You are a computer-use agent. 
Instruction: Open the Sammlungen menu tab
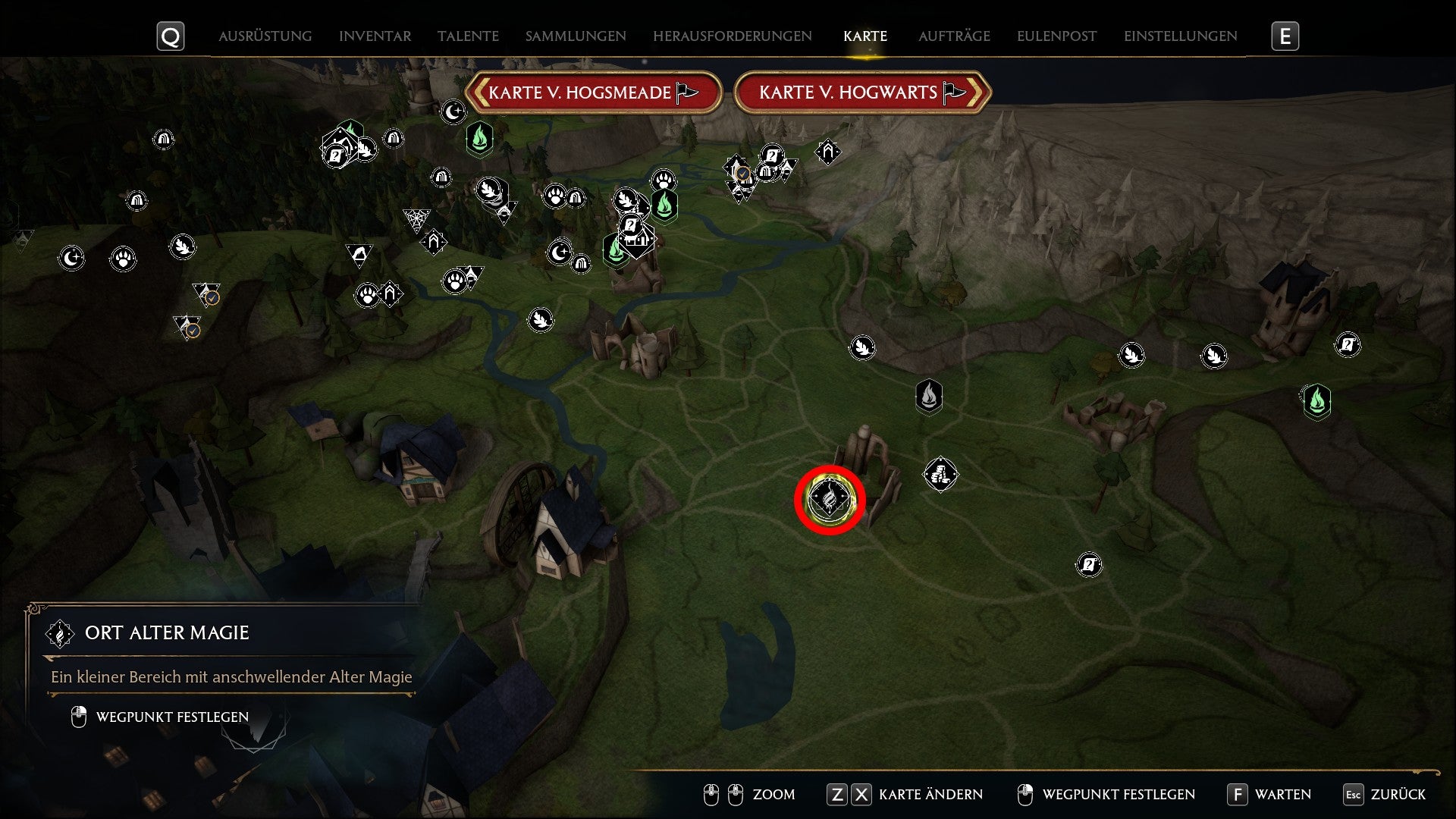click(x=575, y=36)
